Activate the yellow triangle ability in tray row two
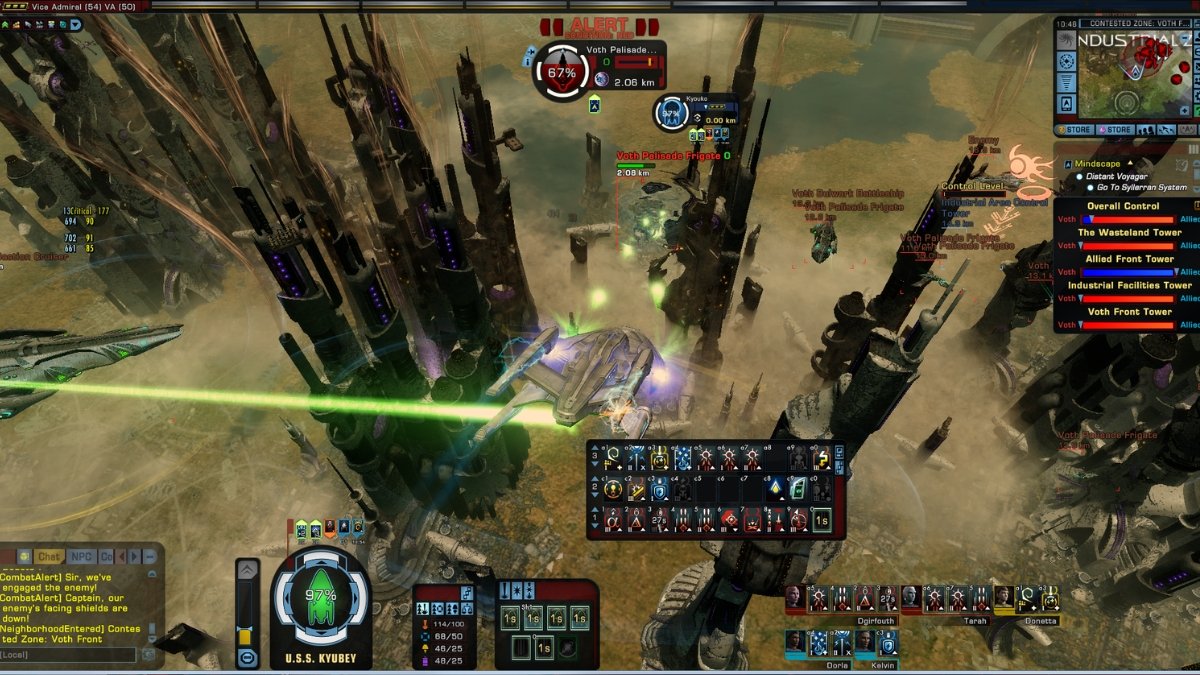1200x675 pixels. pos(774,489)
